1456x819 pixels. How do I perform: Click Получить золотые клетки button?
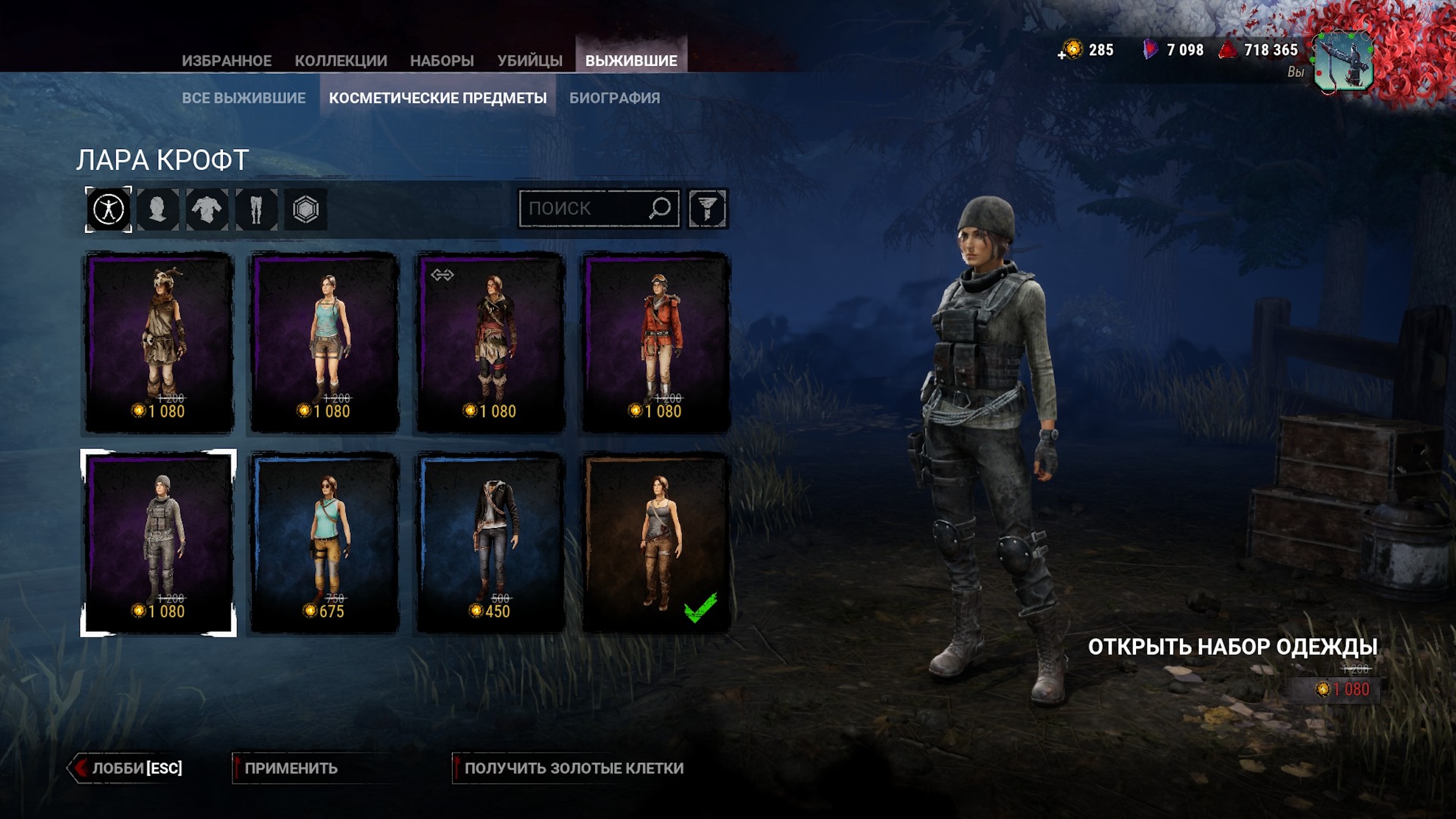tap(573, 768)
